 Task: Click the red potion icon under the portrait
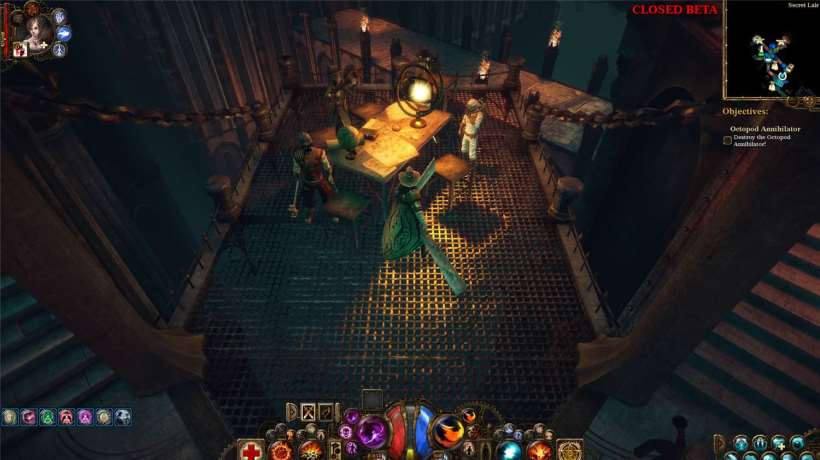pyautogui.click(x=19, y=51)
